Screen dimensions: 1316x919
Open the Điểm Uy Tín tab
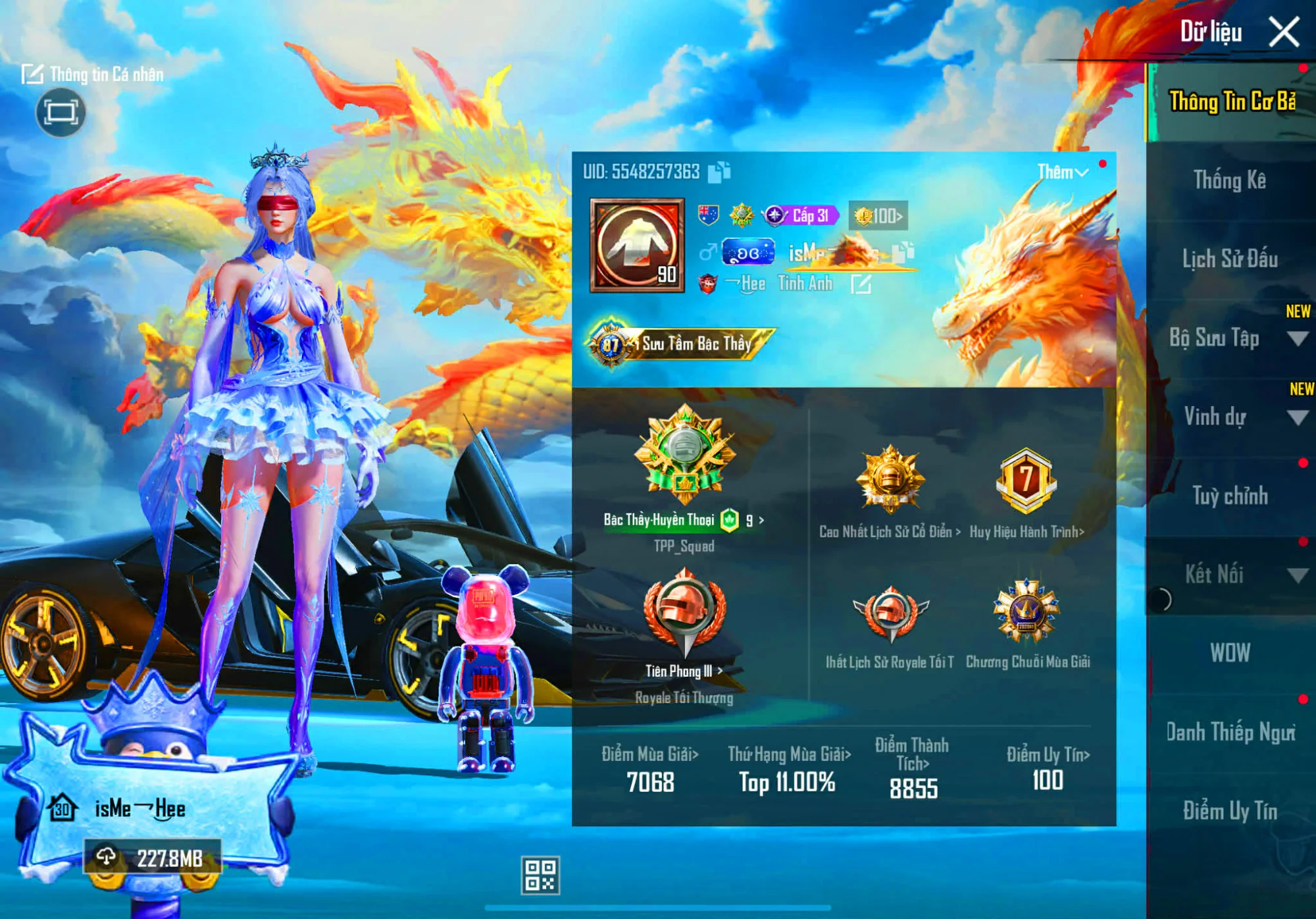pos(1229,810)
